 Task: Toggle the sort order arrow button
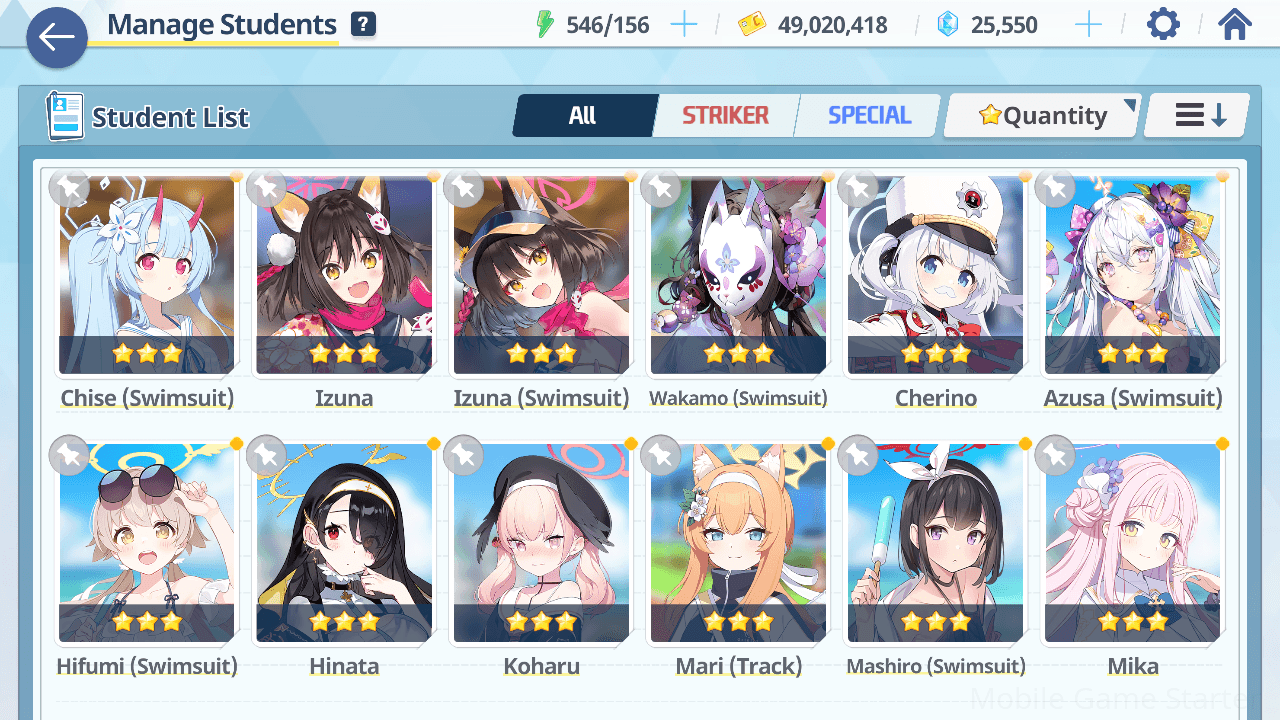click(x=1198, y=116)
